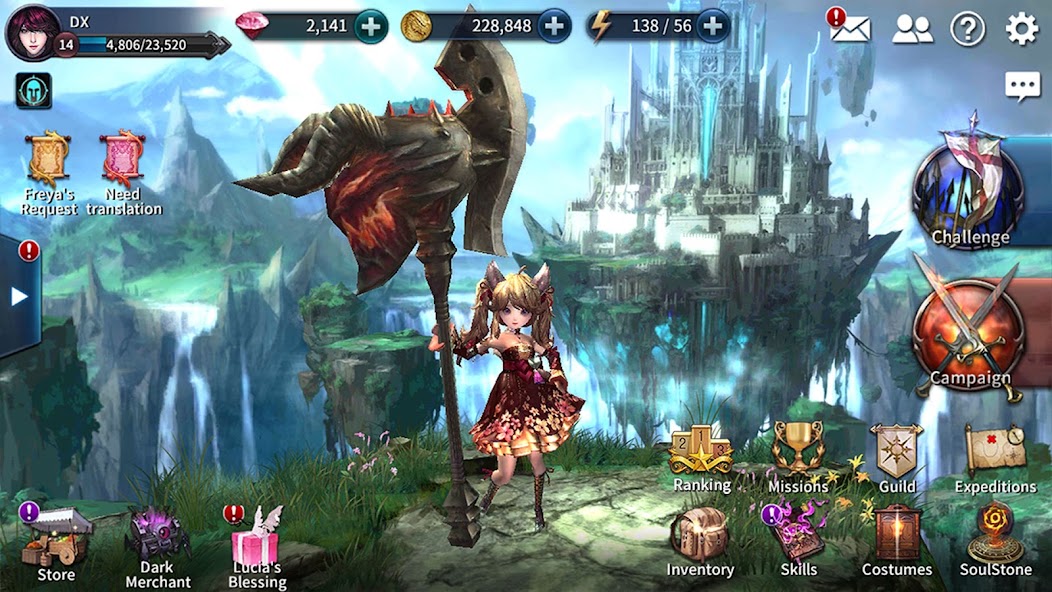Buy more gold coins via plus button
The width and height of the screenshot is (1052, 592).
pos(554,27)
